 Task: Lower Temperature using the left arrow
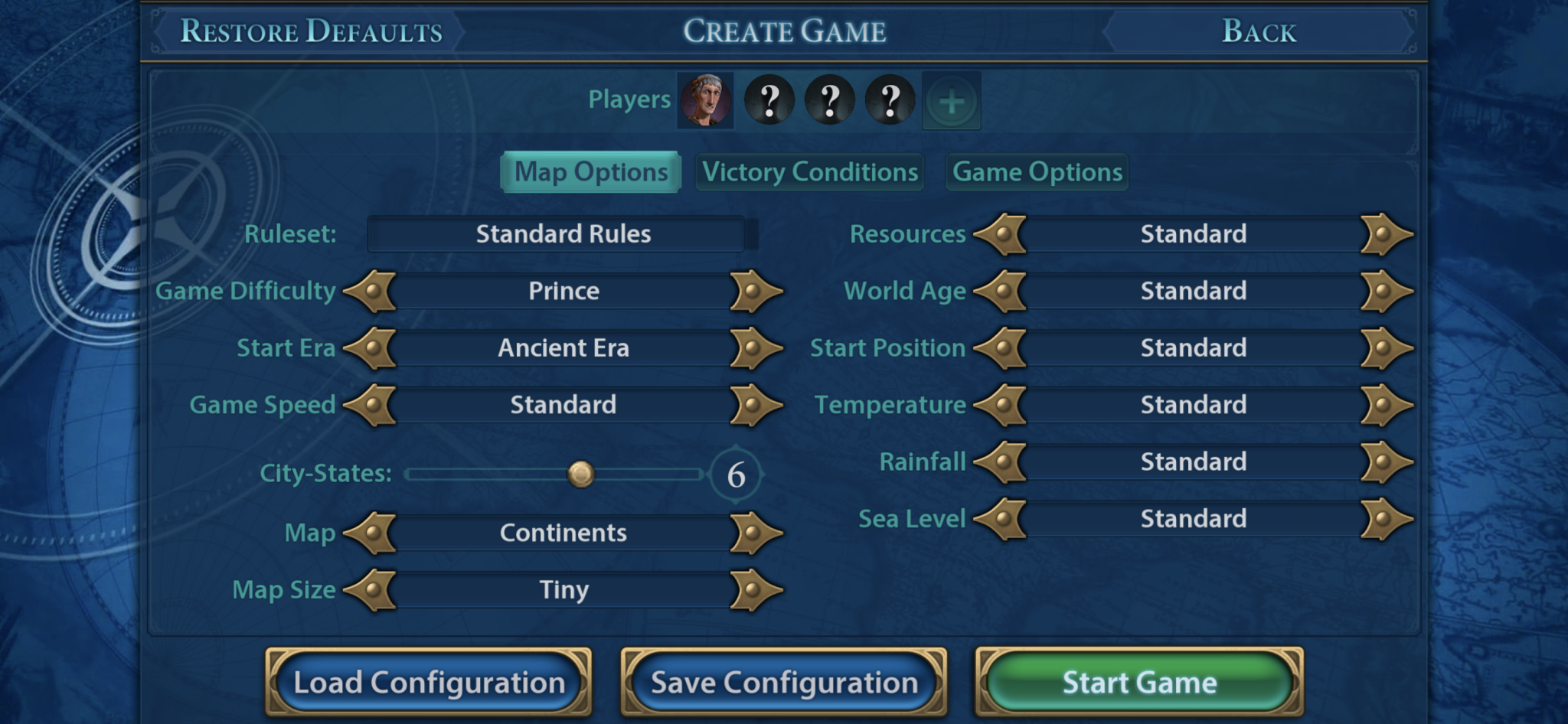(x=1003, y=405)
